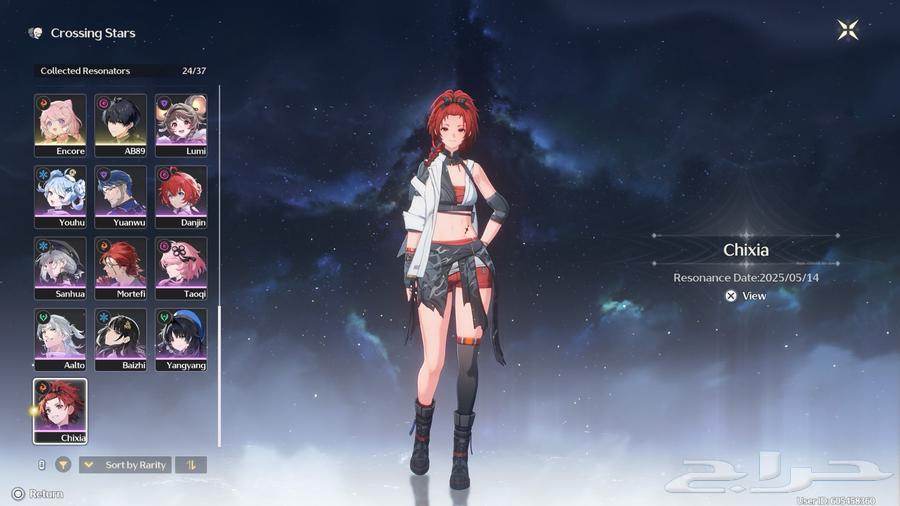Select Aalto from the resonator grid
This screenshot has width=900, height=506.
60,339
